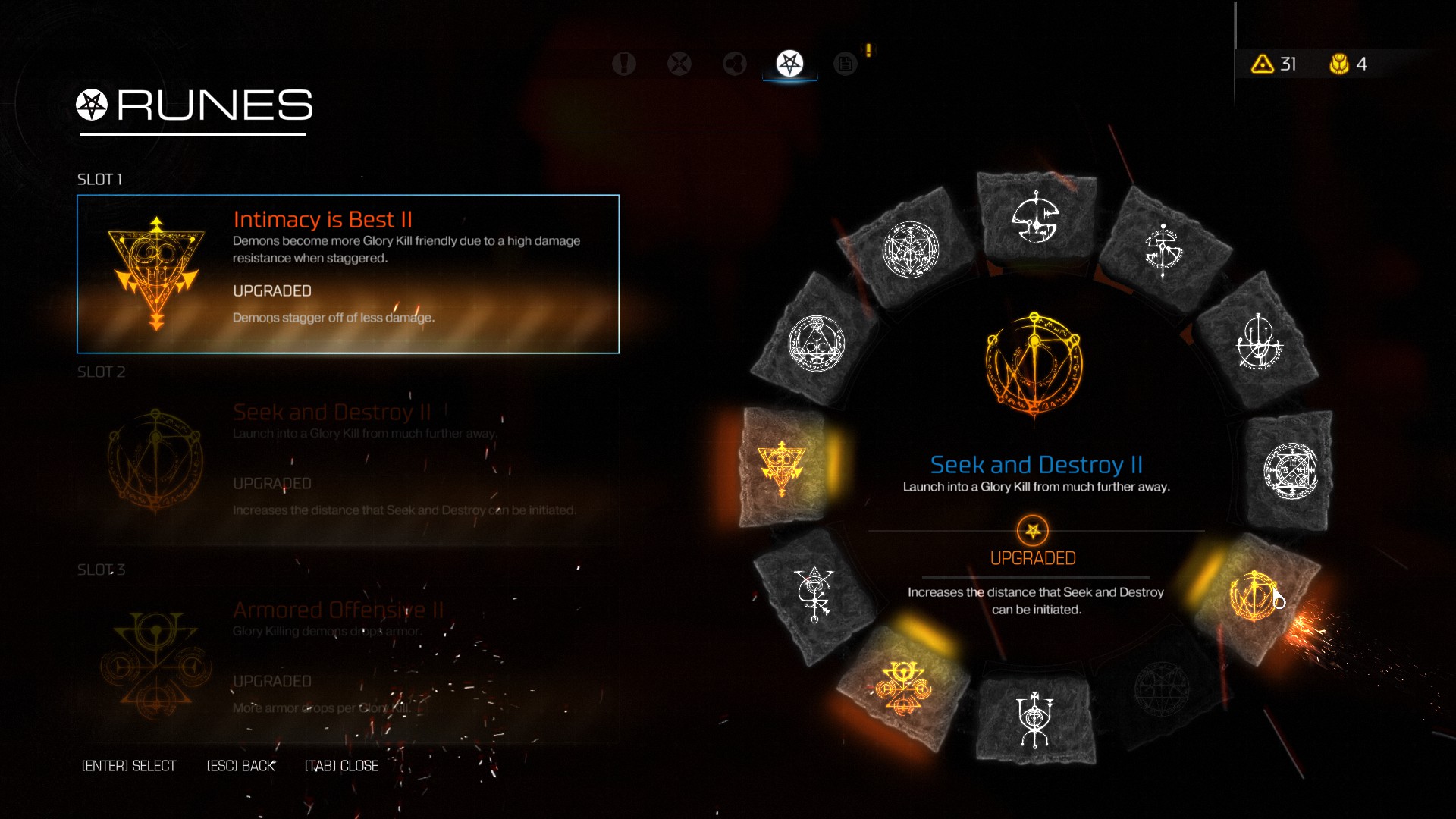Select the Intimacy is Best II slot
Viewport: 1456px width, 819px height.
click(x=347, y=274)
